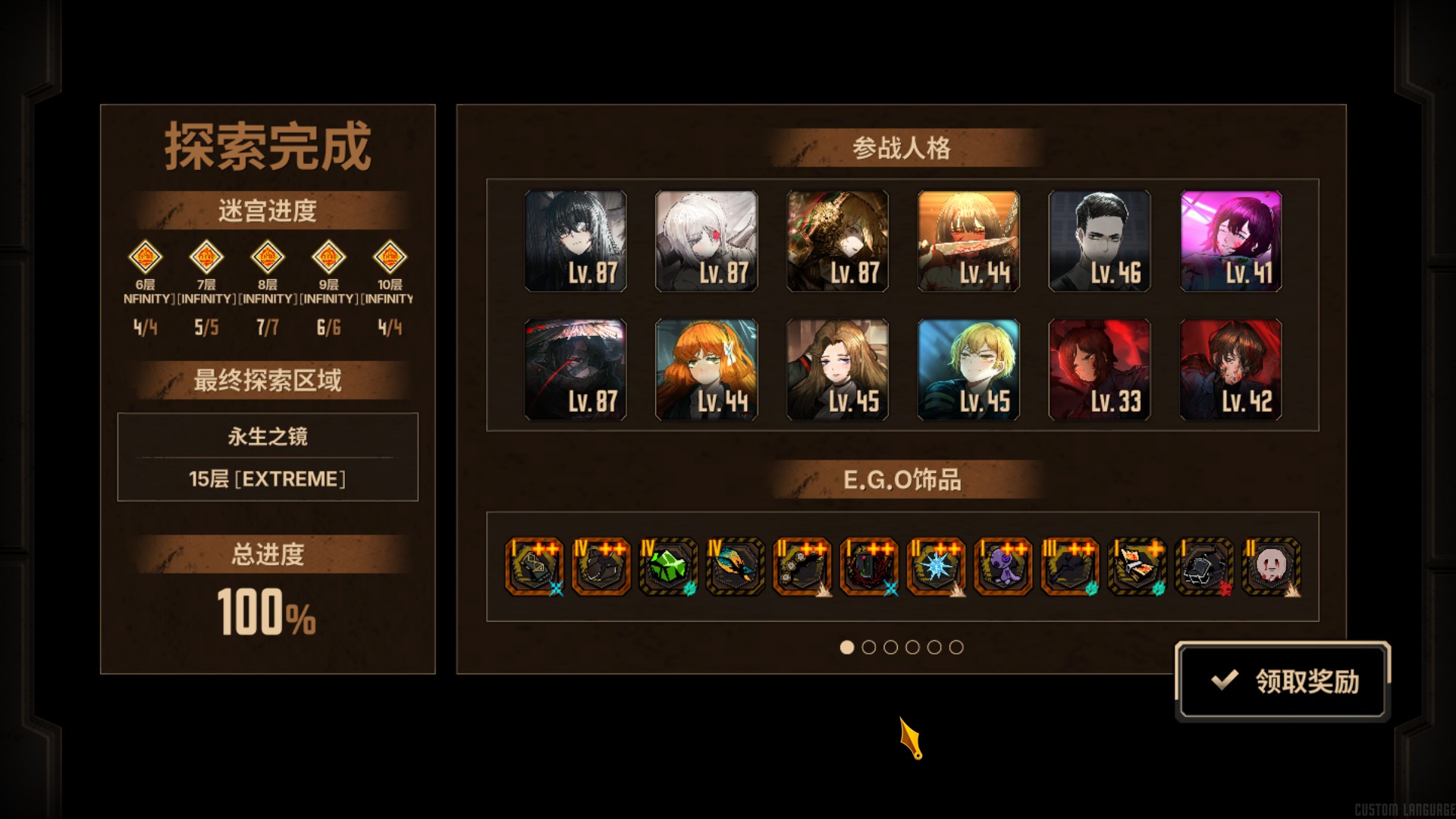
Task: Select the last pagination dot
Action: tap(958, 648)
